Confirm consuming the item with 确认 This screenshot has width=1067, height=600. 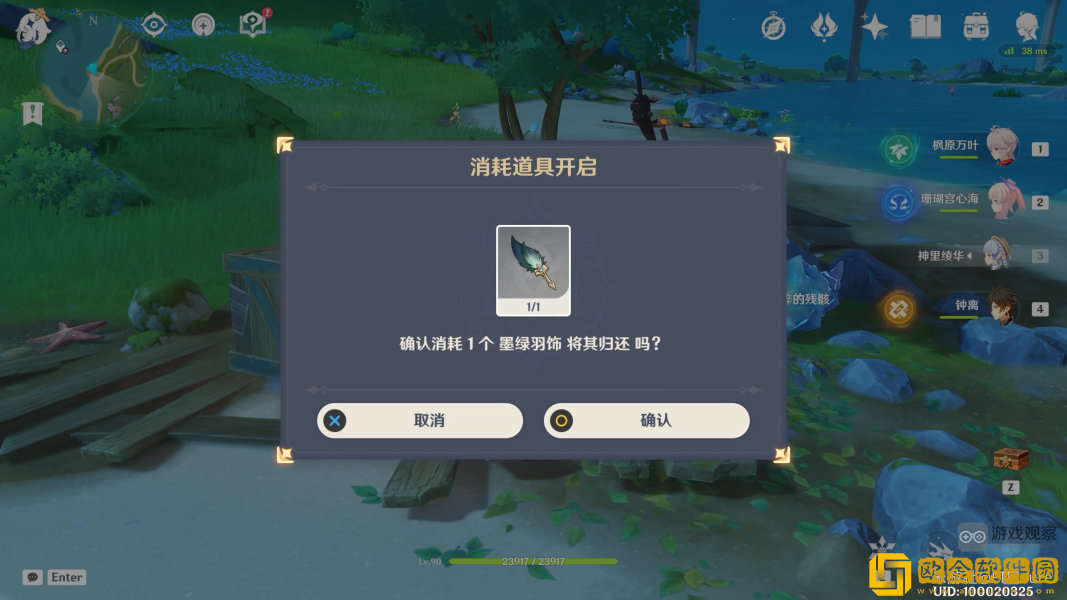(x=646, y=421)
